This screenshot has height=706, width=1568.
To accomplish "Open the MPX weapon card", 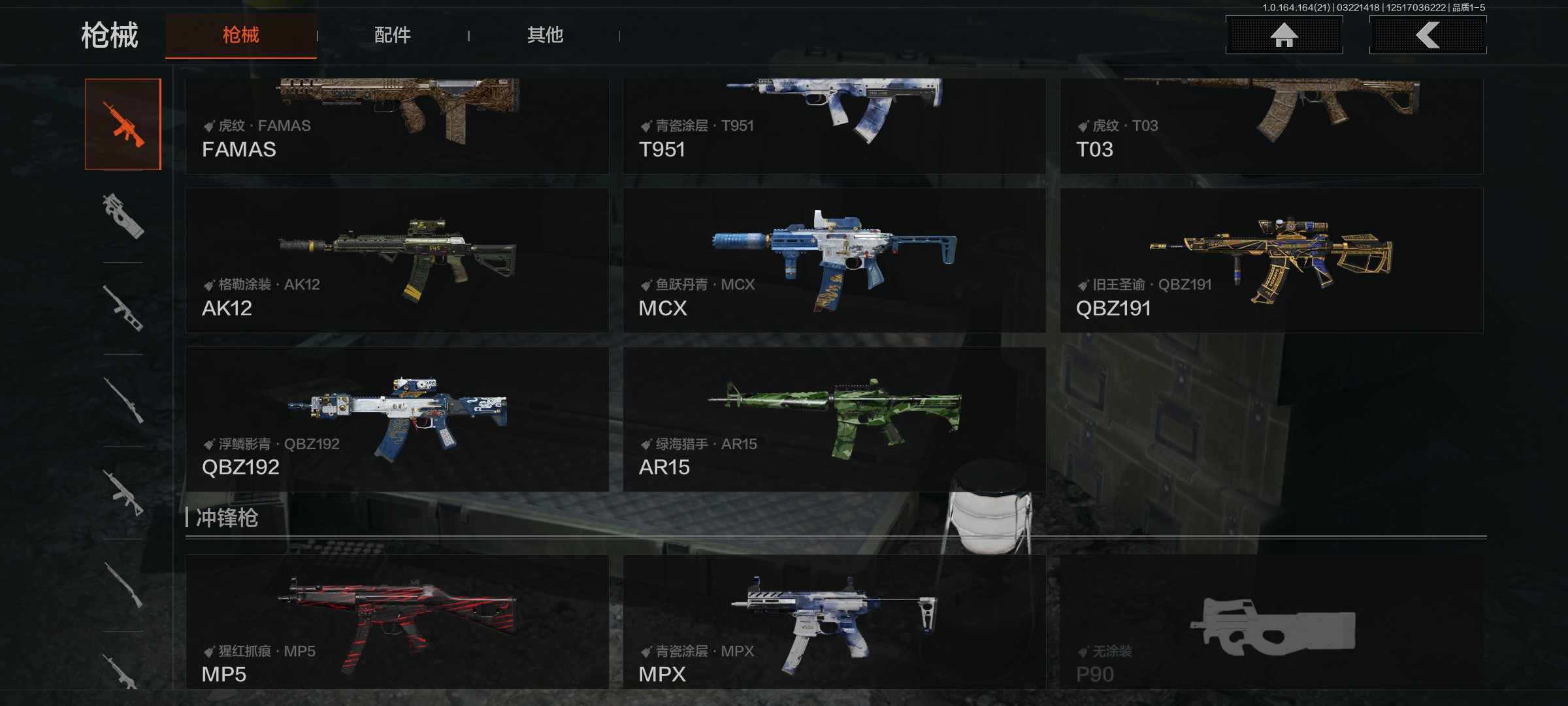I will [x=834, y=621].
